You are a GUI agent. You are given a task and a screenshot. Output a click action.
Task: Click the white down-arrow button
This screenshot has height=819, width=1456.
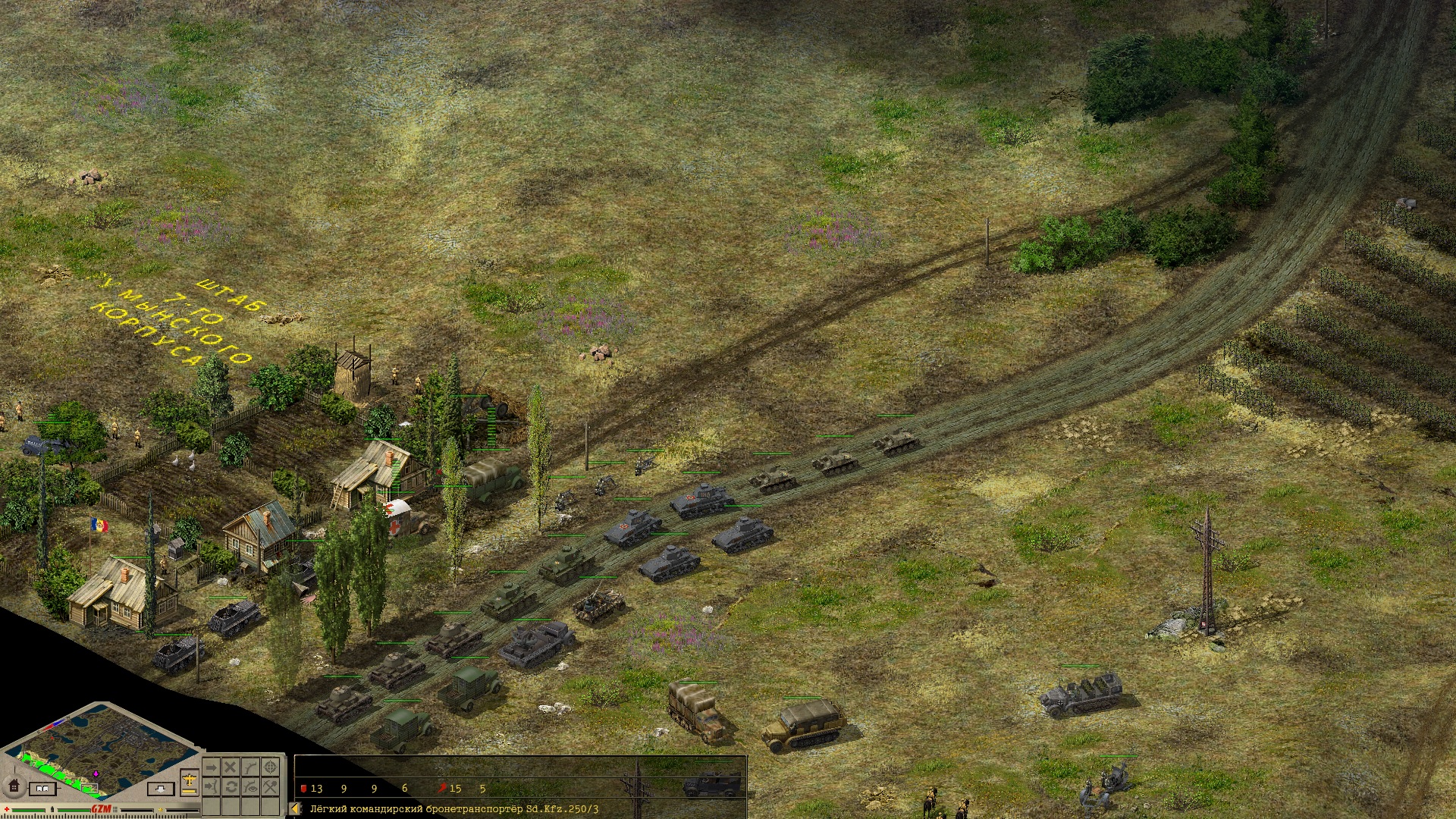(x=159, y=789)
